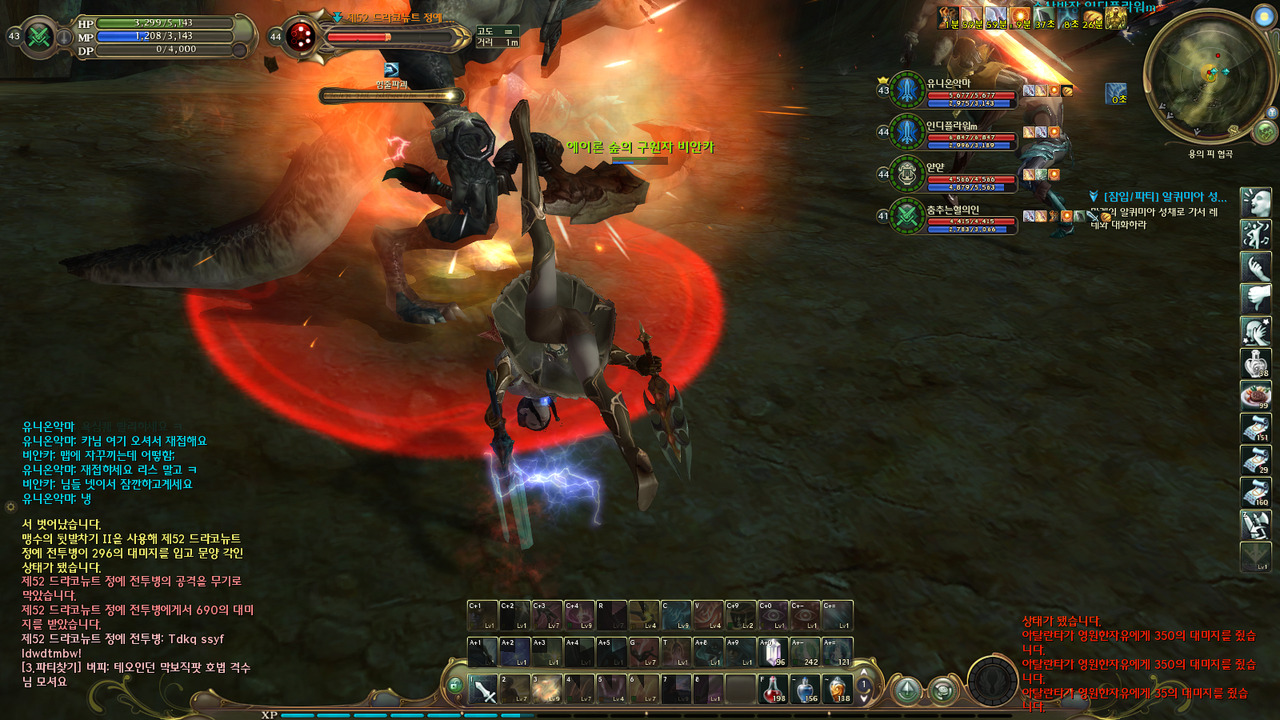This screenshot has width=1280, height=720.
Task: Eat the steak food item
Action: [x=1256, y=395]
